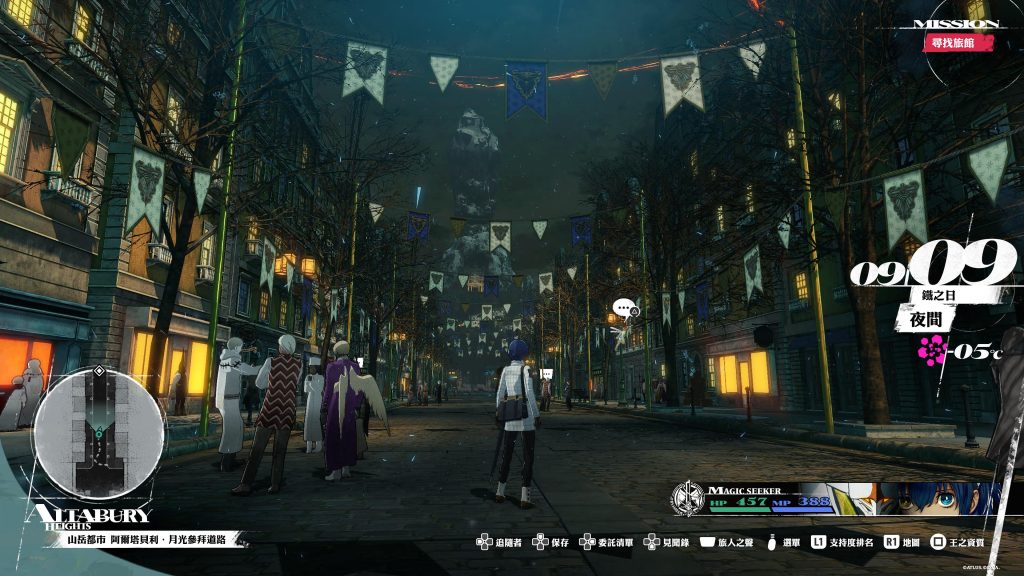This screenshot has height=576, width=1024.
Task: Open the circular street minimap
Action: pyautogui.click(x=97, y=433)
